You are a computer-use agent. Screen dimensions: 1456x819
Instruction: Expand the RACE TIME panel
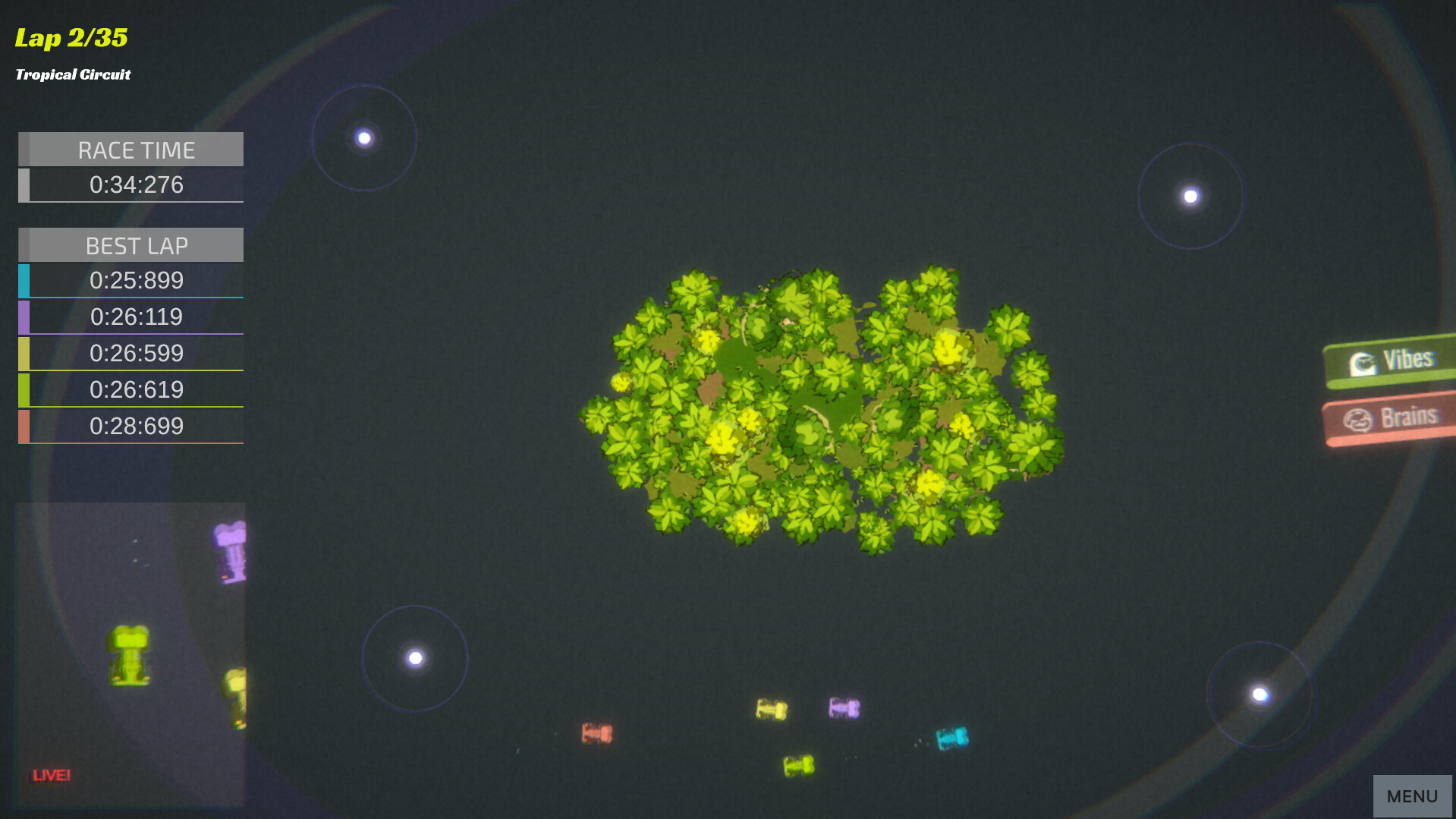pyautogui.click(x=135, y=149)
